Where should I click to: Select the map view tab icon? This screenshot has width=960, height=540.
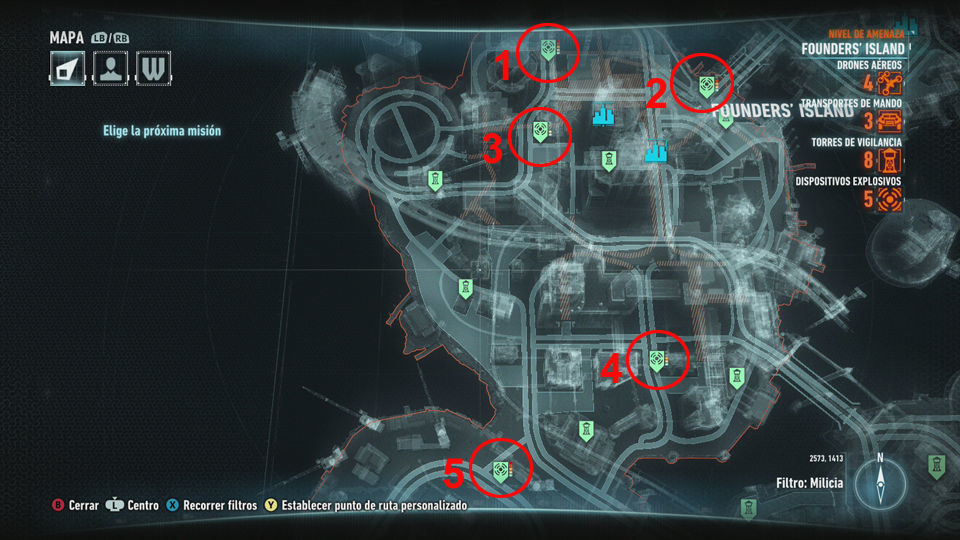tap(66, 67)
